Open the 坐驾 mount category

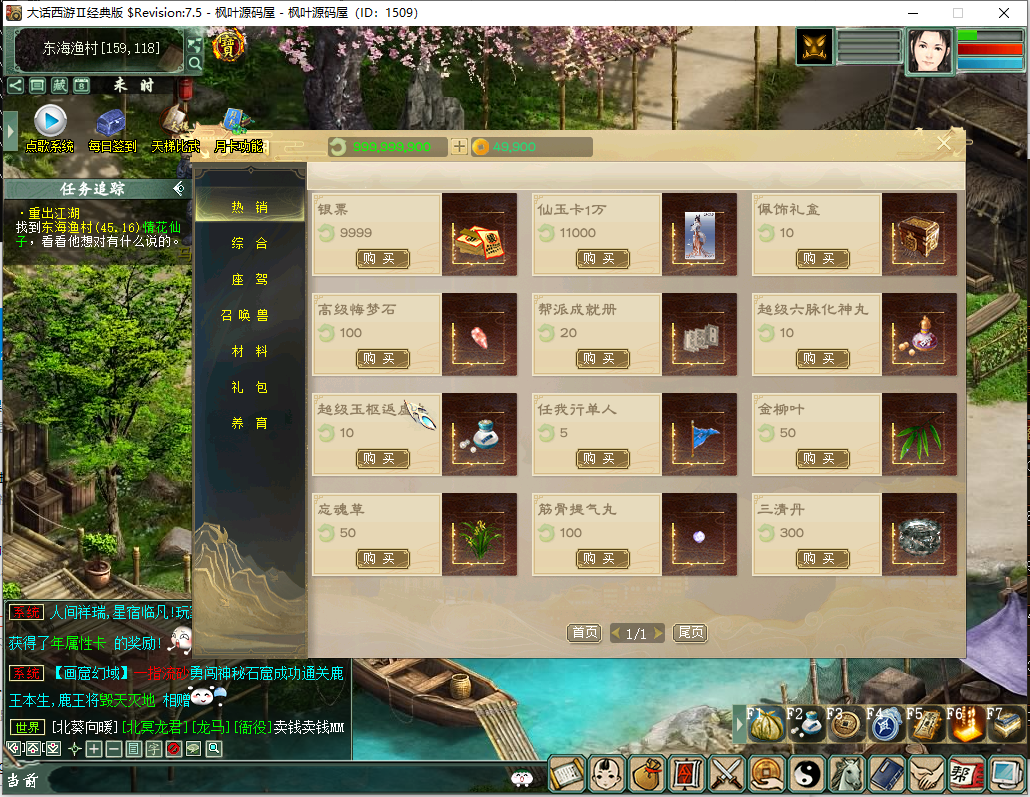(x=249, y=280)
